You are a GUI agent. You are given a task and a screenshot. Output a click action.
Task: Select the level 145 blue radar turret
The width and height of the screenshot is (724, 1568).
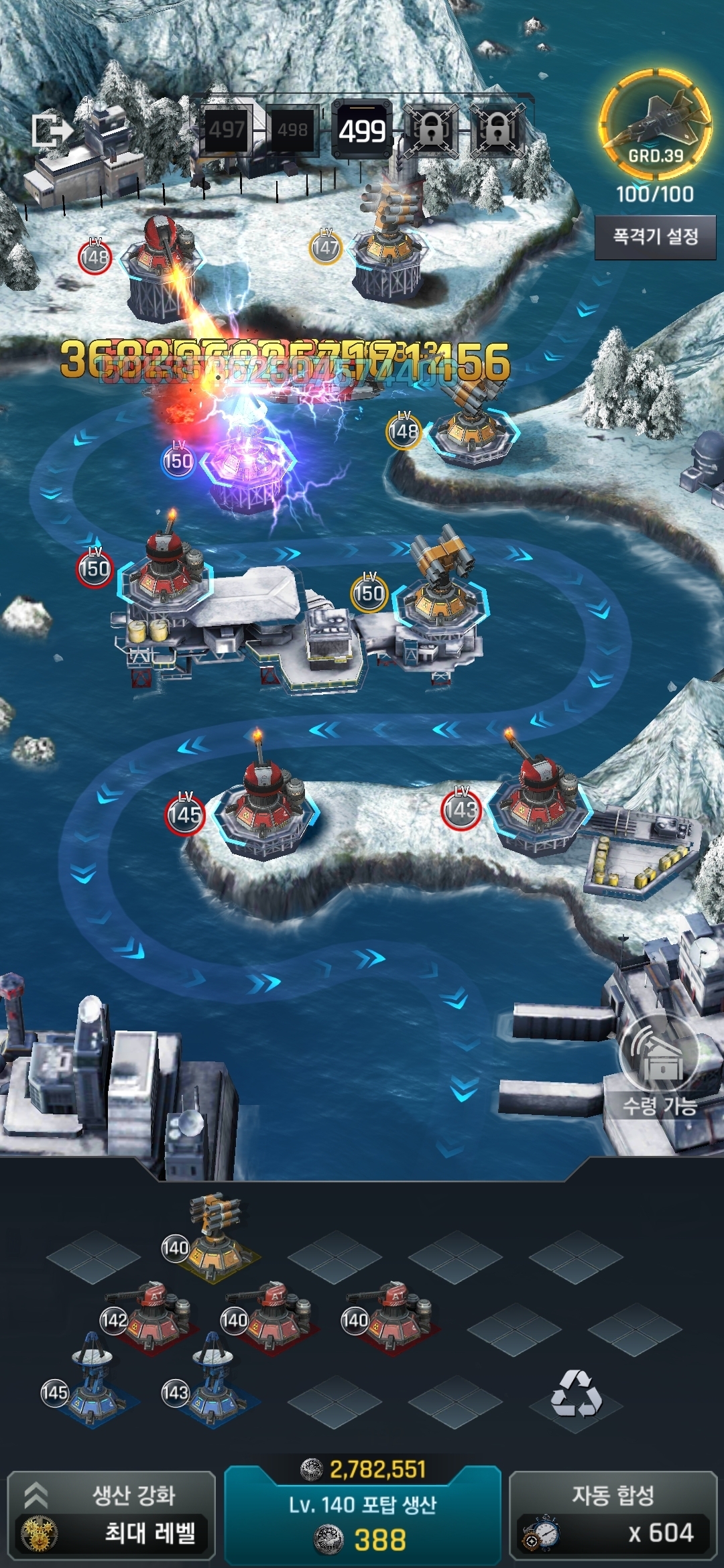(x=90, y=1383)
